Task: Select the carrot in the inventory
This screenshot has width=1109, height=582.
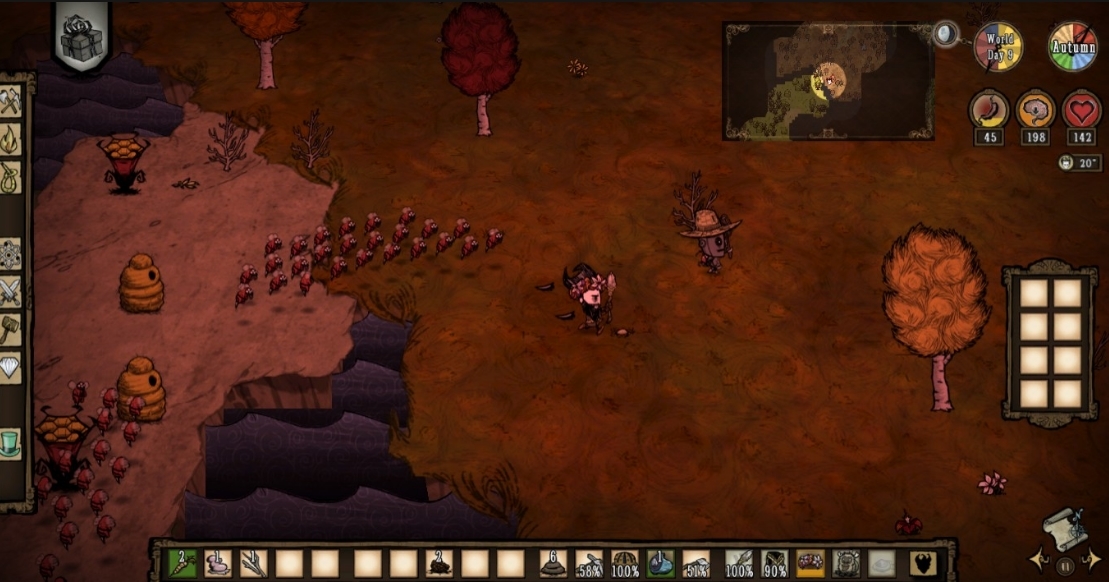Action: coord(181,563)
